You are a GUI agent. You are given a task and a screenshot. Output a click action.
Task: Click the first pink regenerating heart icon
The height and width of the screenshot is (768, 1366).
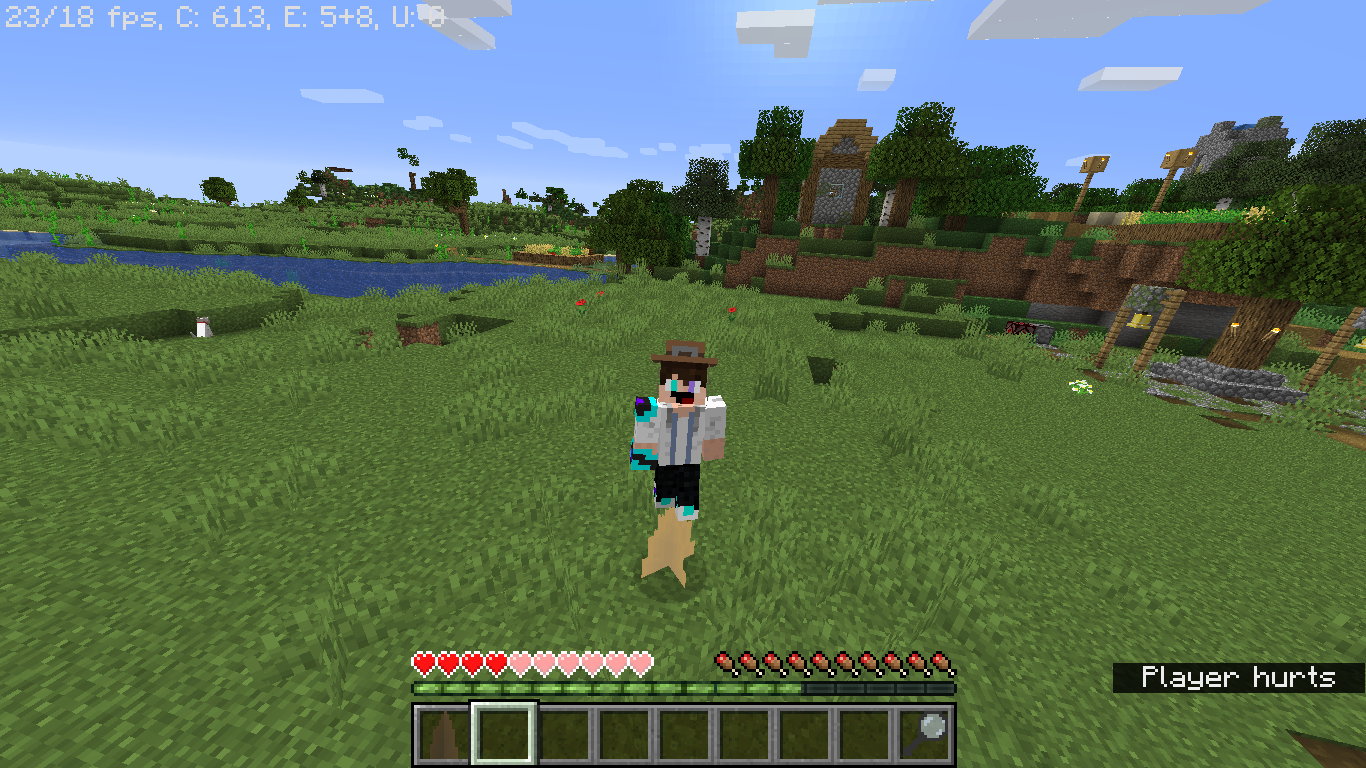[522, 662]
